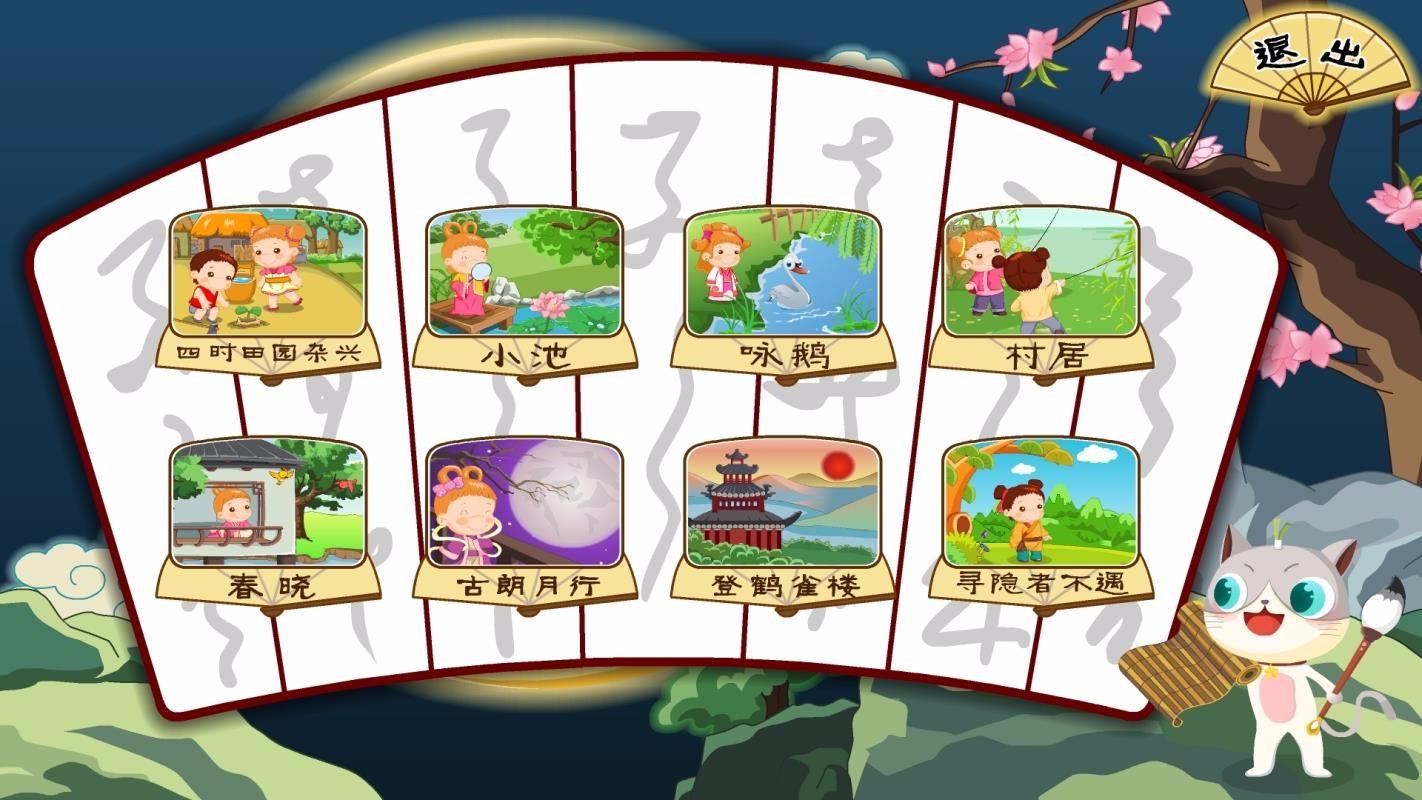Click the 登鹤雀楼 nameplate

coord(785,588)
